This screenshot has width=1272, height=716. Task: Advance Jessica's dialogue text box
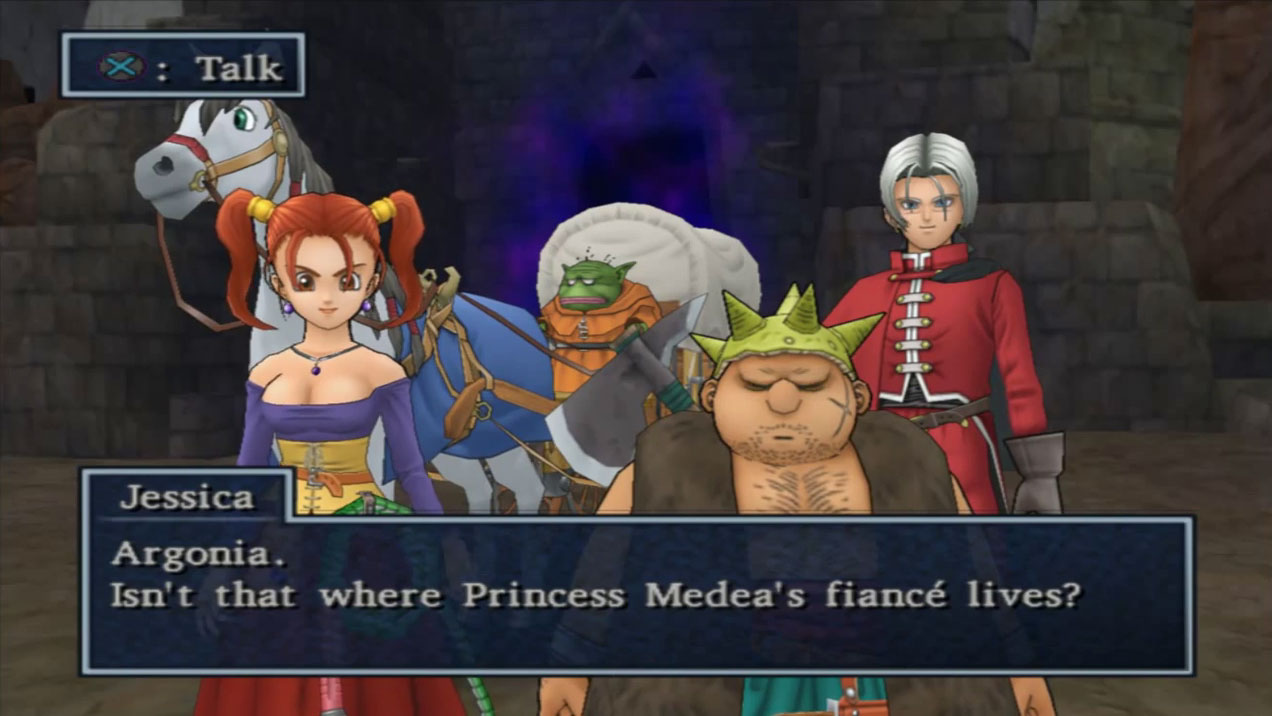[x=636, y=594]
